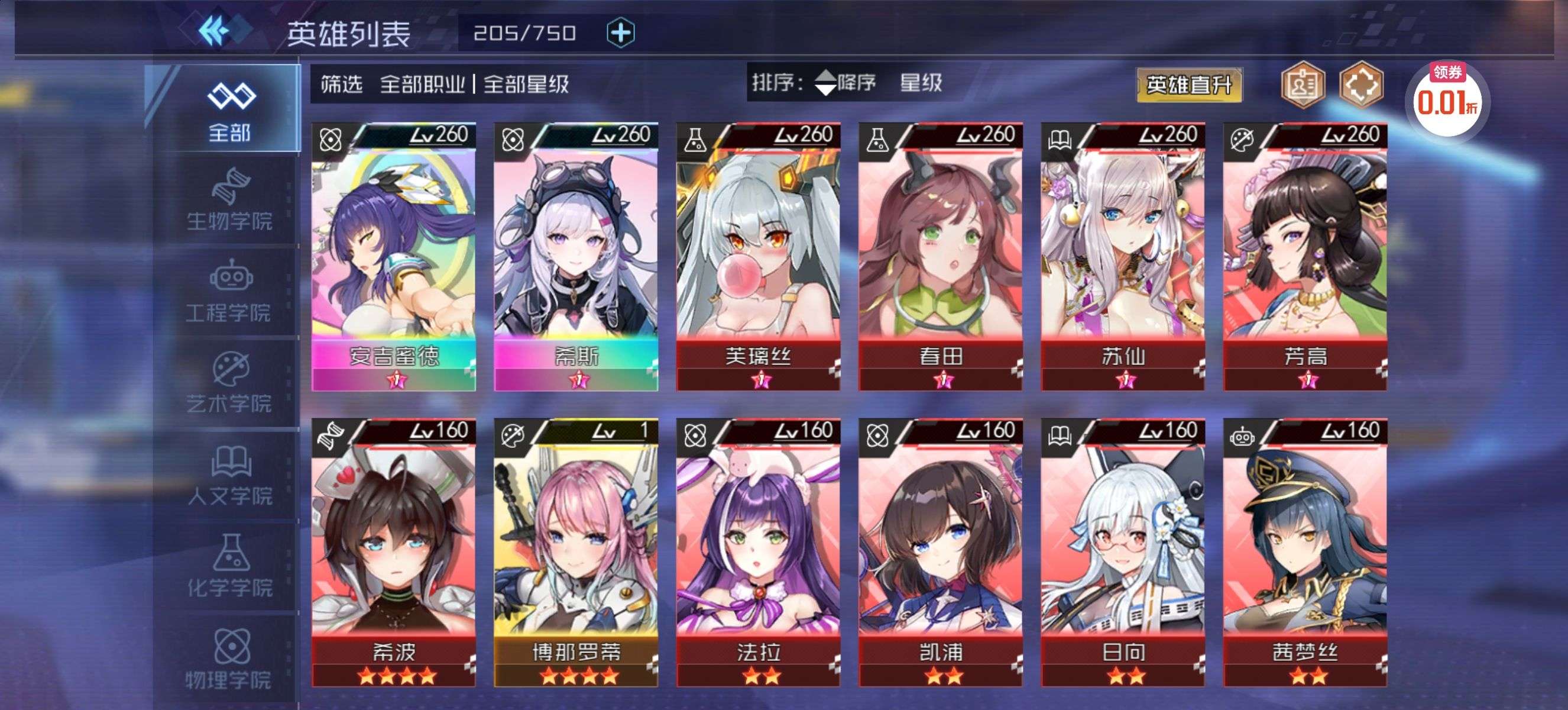Change sorting criterion 星级
Viewport: 1568px width, 710px height.
[921, 83]
